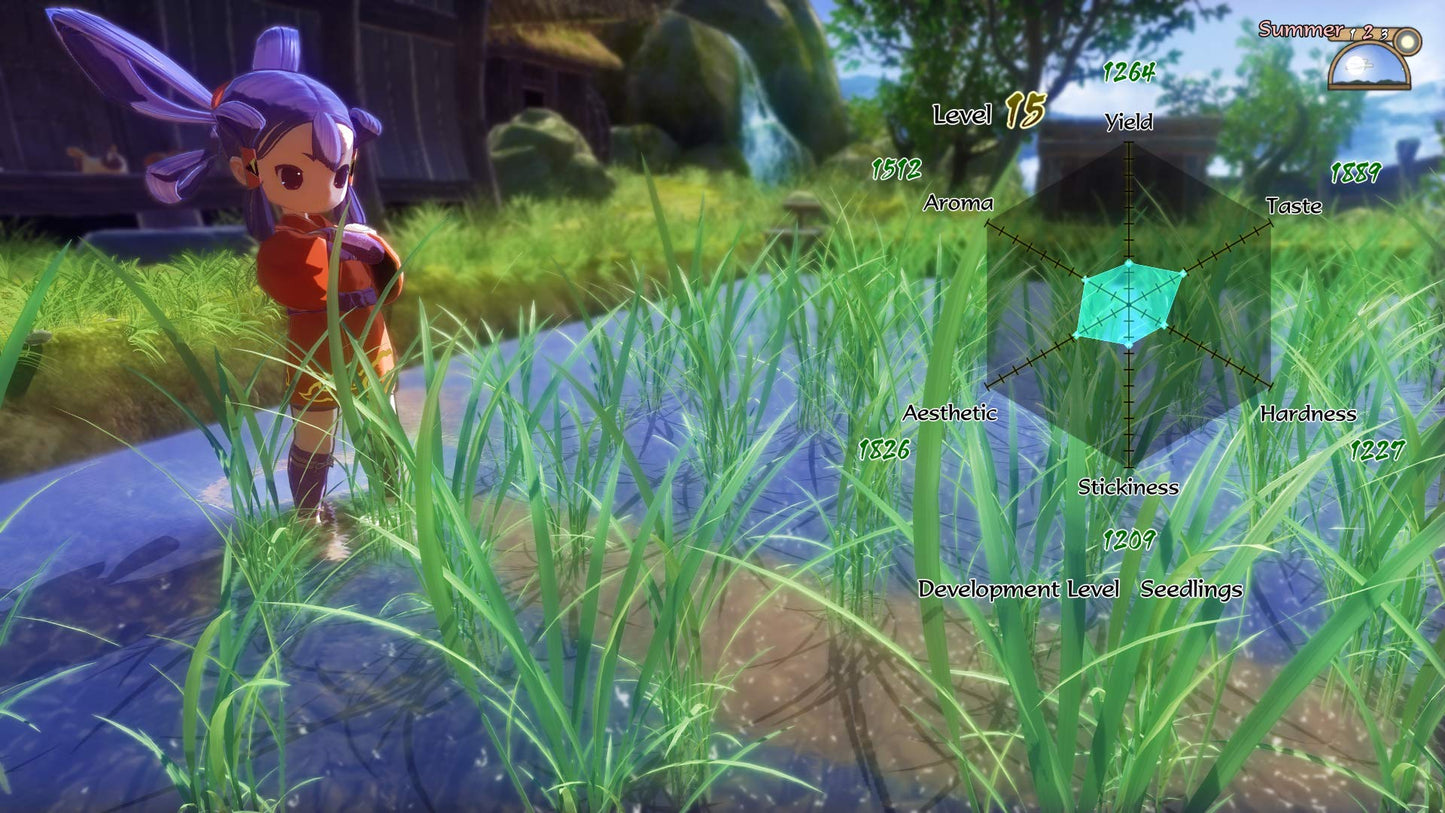Select the Taste vertex of the stat hexagon
The width and height of the screenshot is (1445, 813).
1183,273
